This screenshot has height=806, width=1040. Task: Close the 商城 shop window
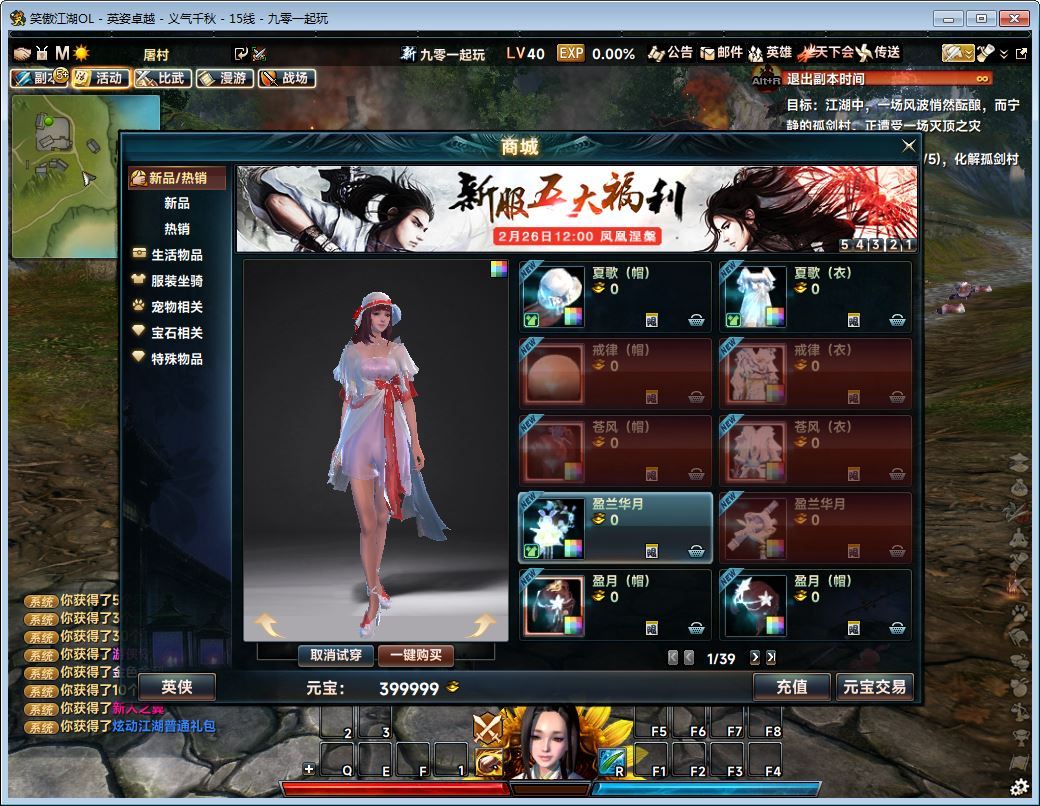coord(908,146)
